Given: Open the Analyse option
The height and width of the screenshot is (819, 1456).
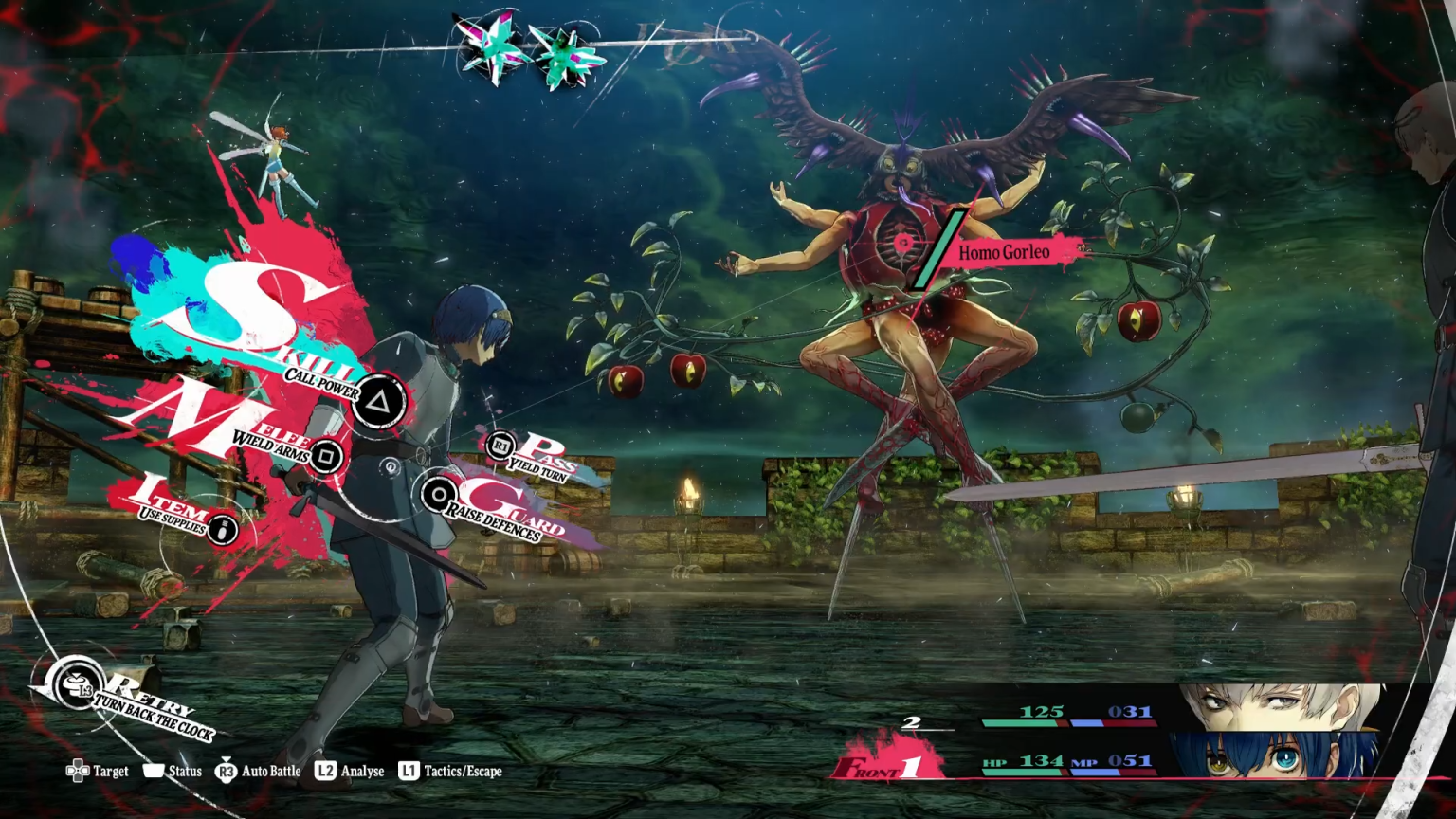Looking at the screenshot, I should coord(350,771).
